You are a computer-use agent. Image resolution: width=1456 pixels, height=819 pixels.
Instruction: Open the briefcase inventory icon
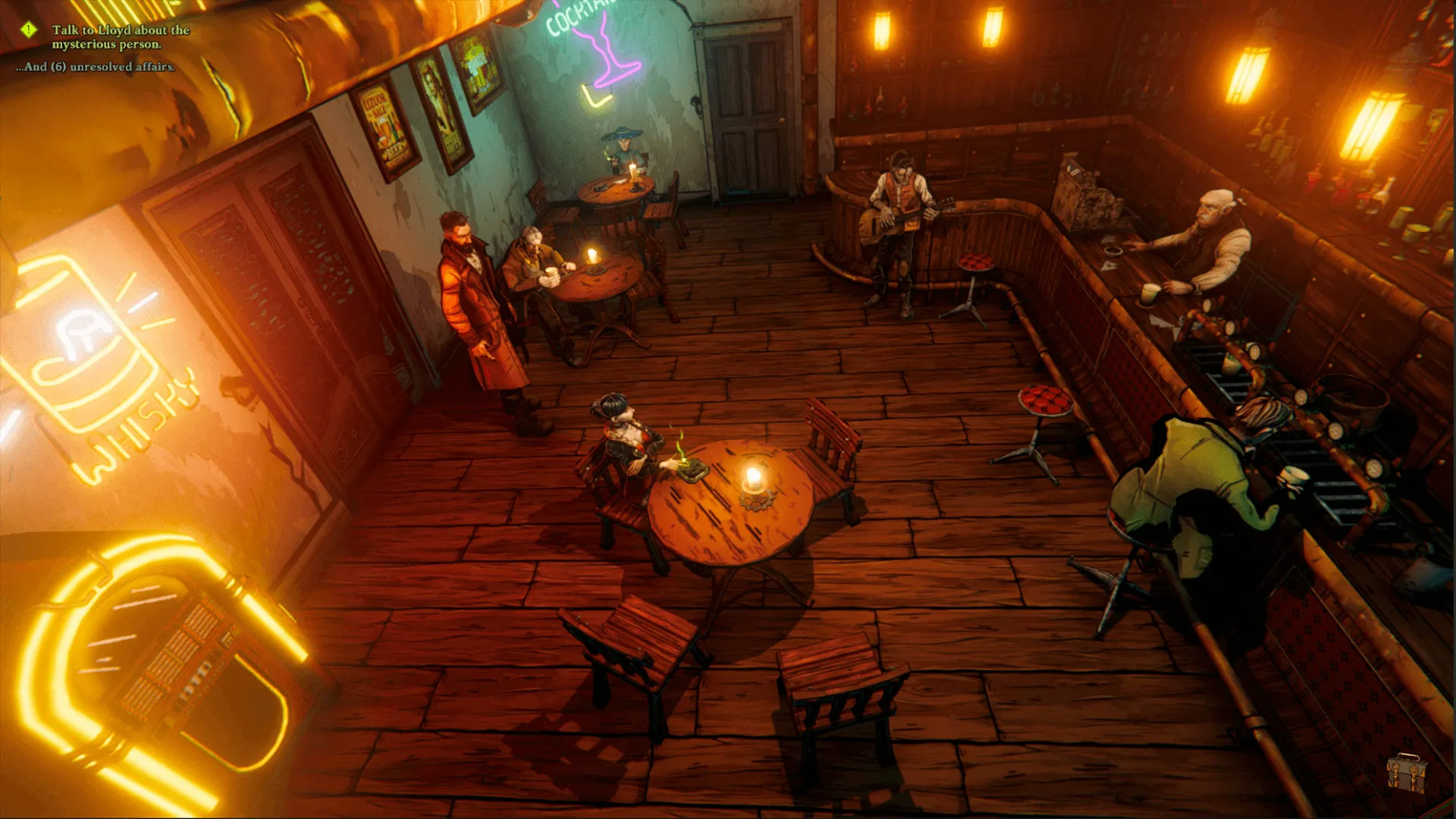[x=1406, y=773]
